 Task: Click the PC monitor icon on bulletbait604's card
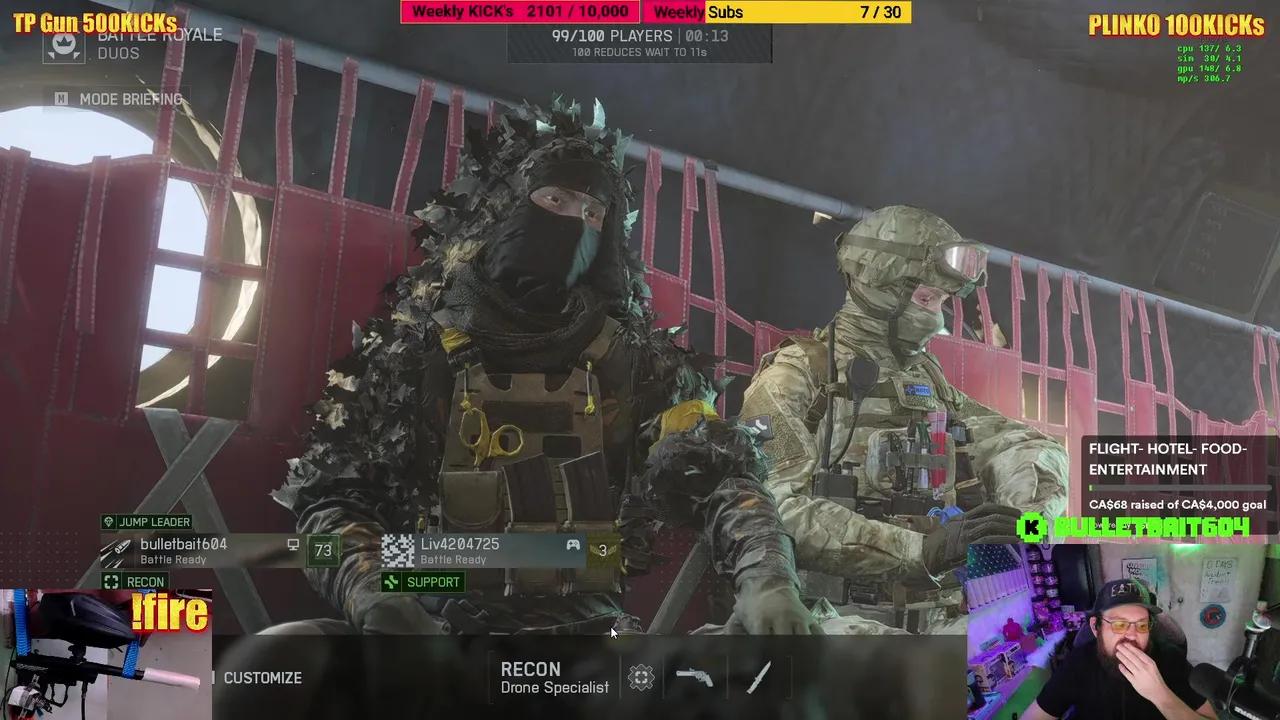(292, 545)
